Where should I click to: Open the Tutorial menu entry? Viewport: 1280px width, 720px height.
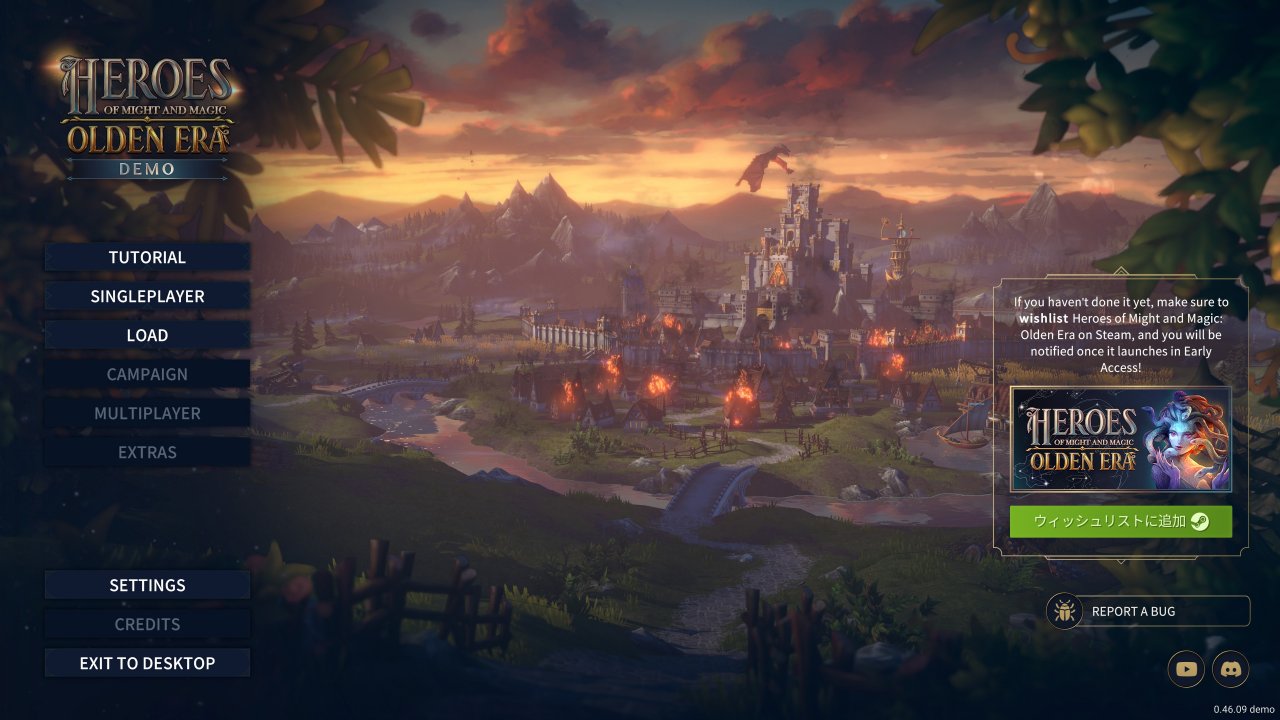[x=147, y=257]
